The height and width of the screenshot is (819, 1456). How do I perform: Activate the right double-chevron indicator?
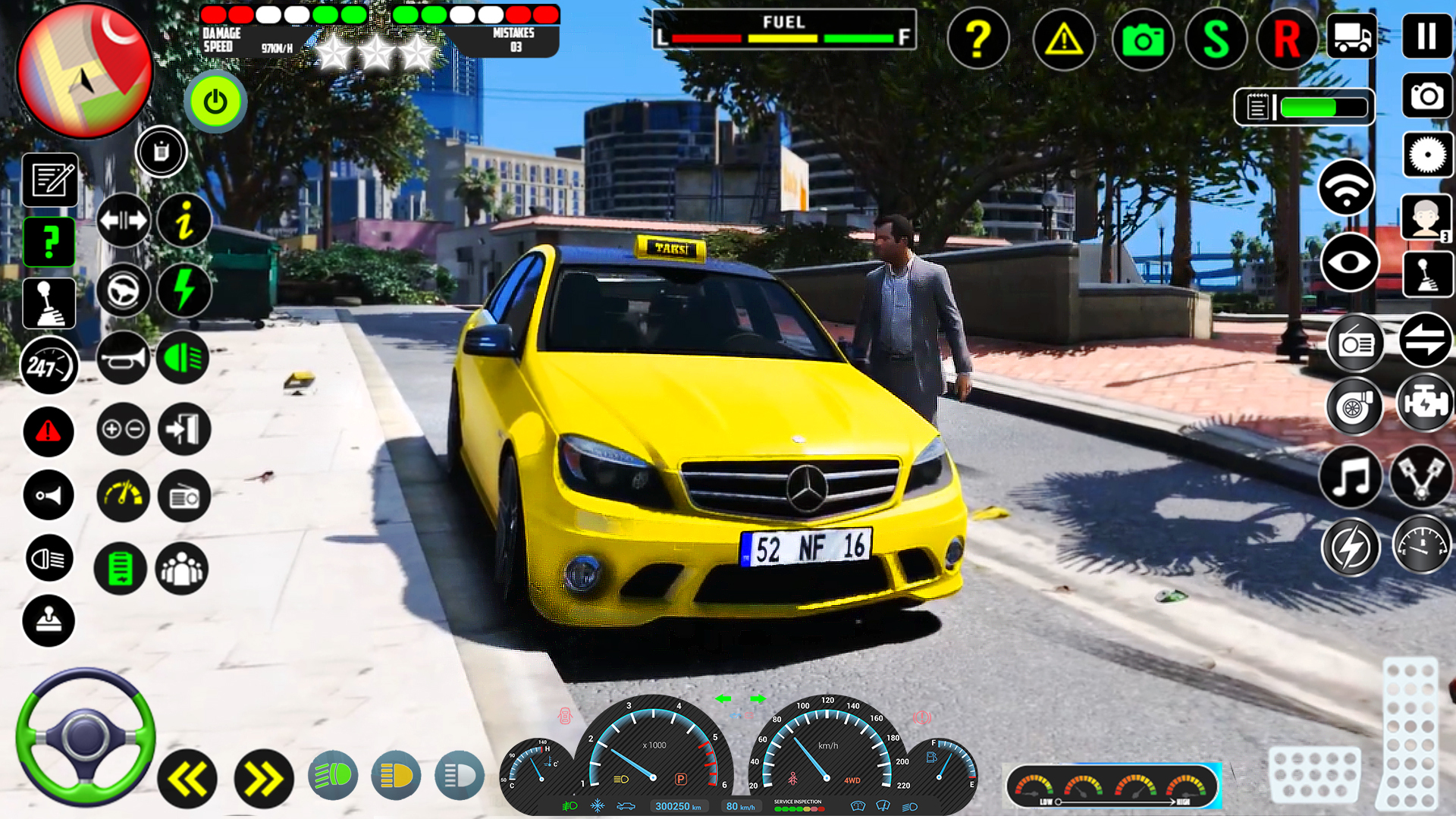[x=262, y=778]
